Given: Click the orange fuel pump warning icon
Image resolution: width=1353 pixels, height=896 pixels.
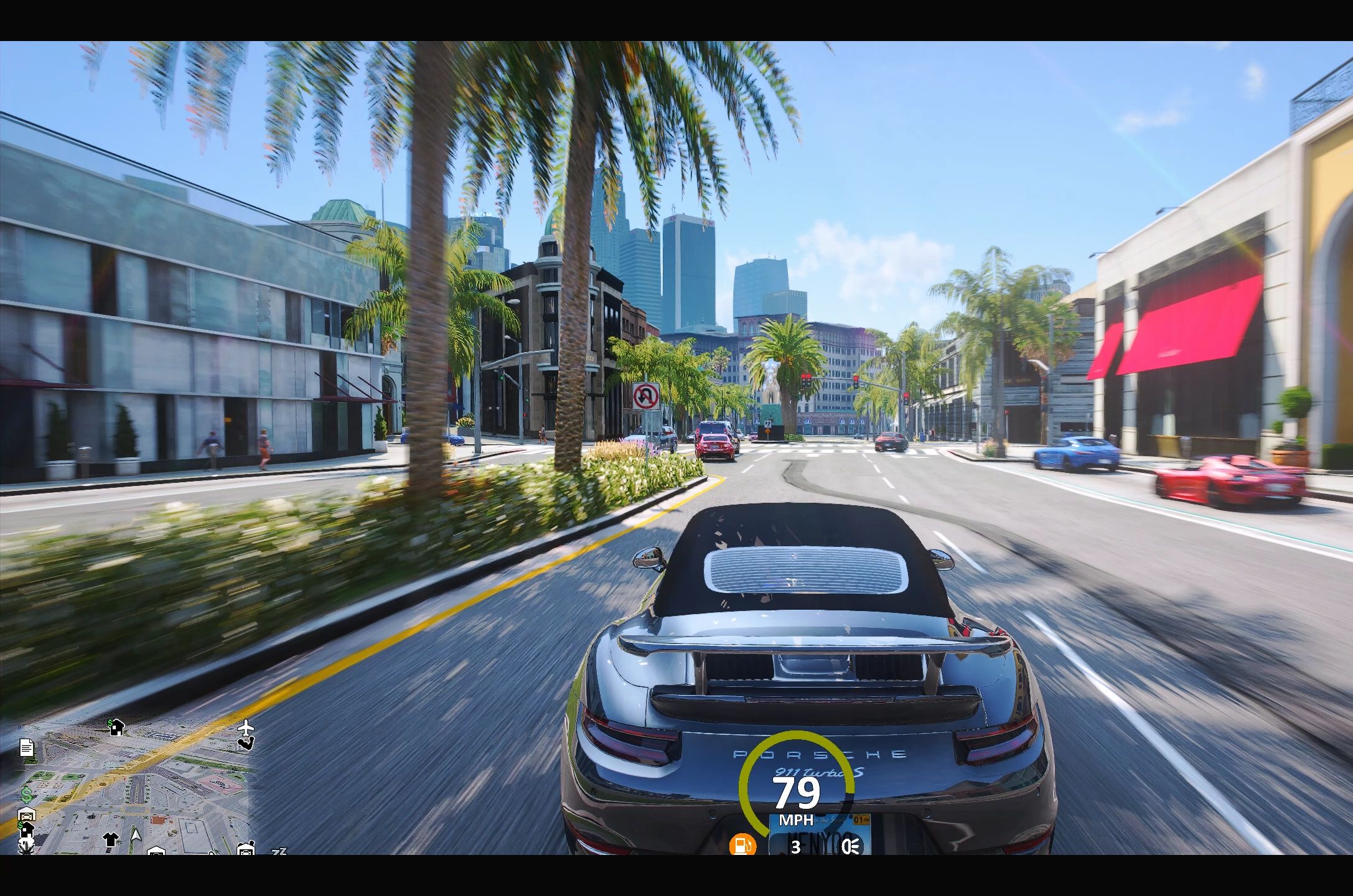Looking at the screenshot, I should click(743, 846).
